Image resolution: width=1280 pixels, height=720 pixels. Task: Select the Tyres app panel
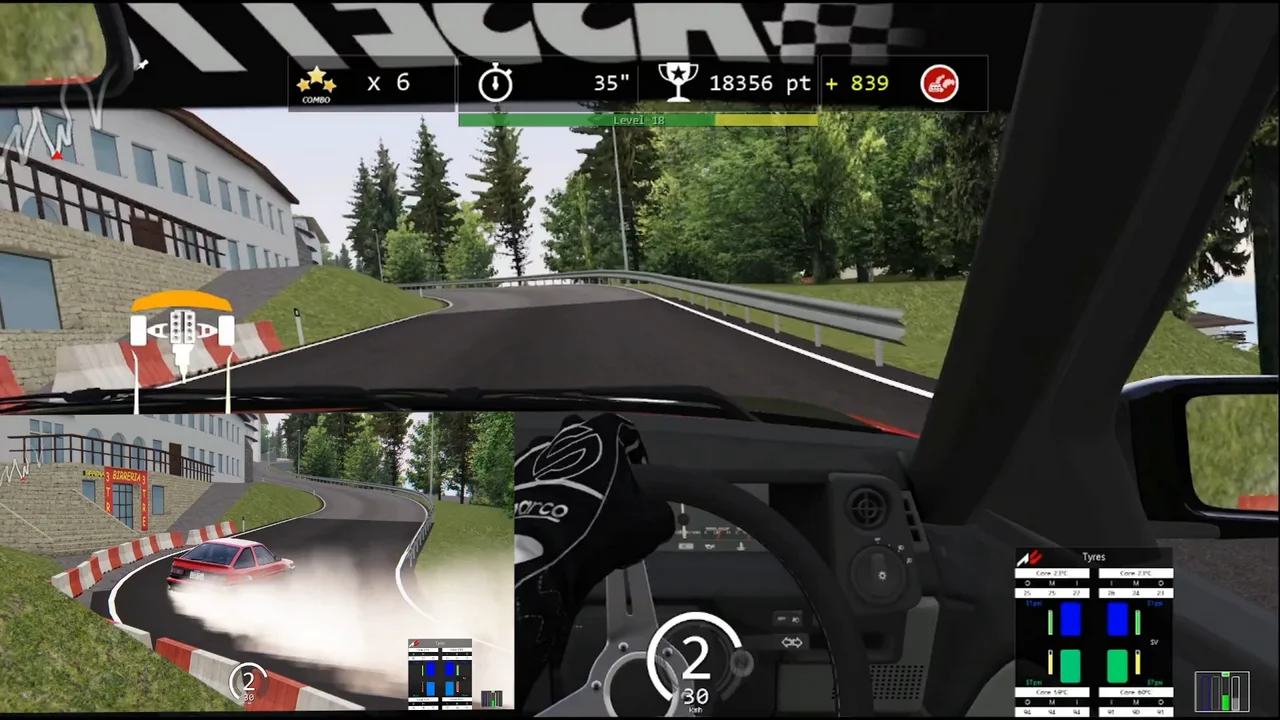[x=1094, y=631]
